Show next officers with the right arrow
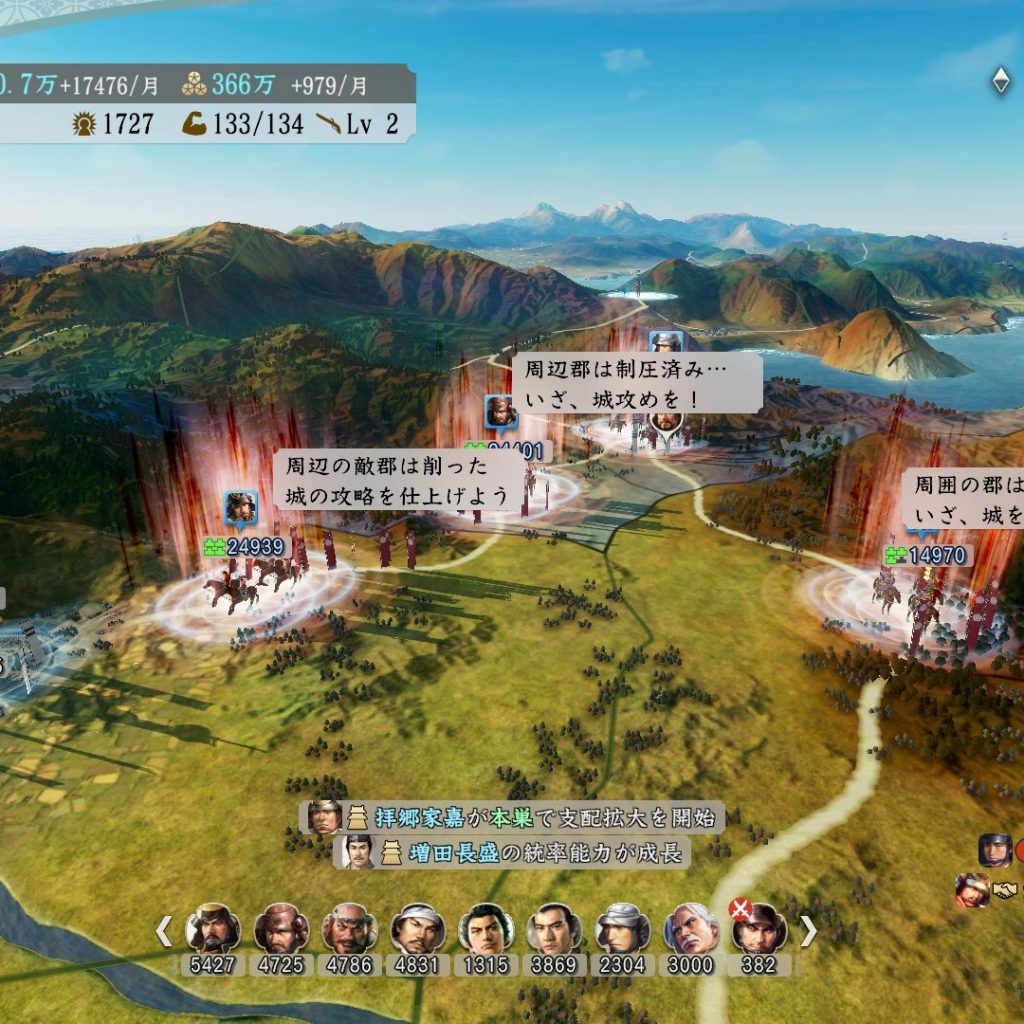This screenshot has height=1024, width=1024. (x=808, y=932)
